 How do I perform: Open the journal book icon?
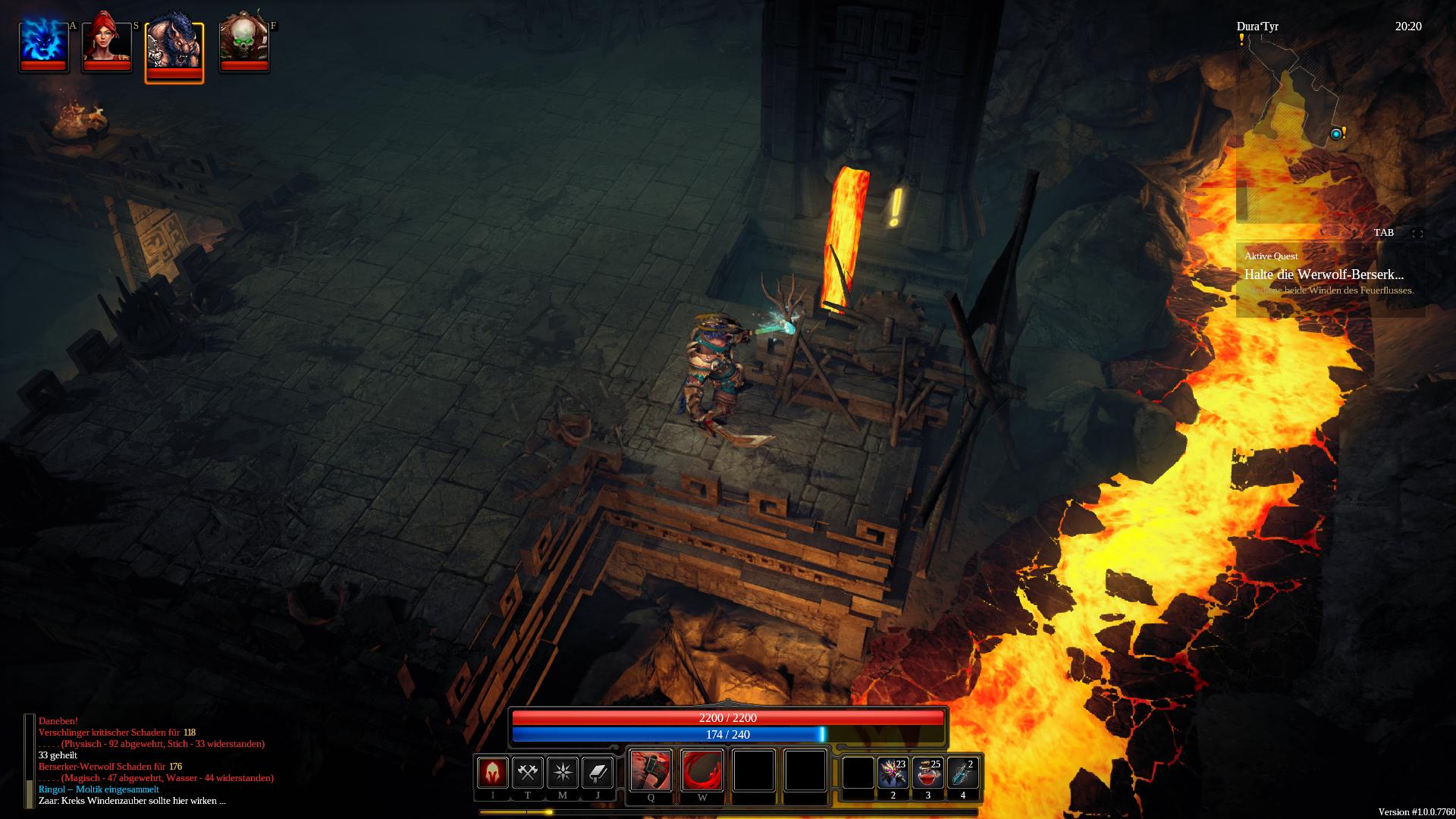click(x=597, y=773)
